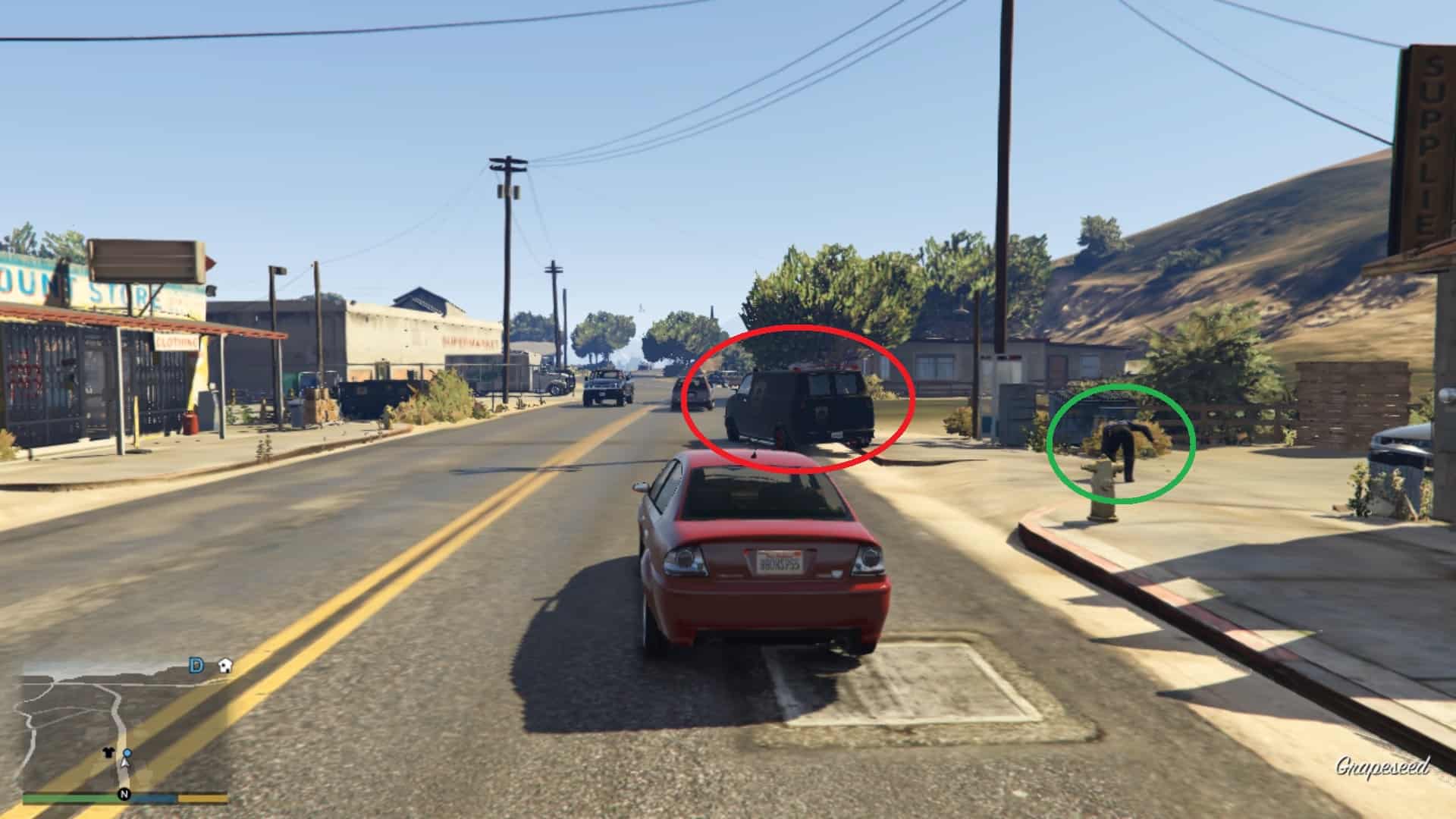The image size is (1456, 819).
Task: Click the white player arrow on minimap
Action: (x=127, y=762)
